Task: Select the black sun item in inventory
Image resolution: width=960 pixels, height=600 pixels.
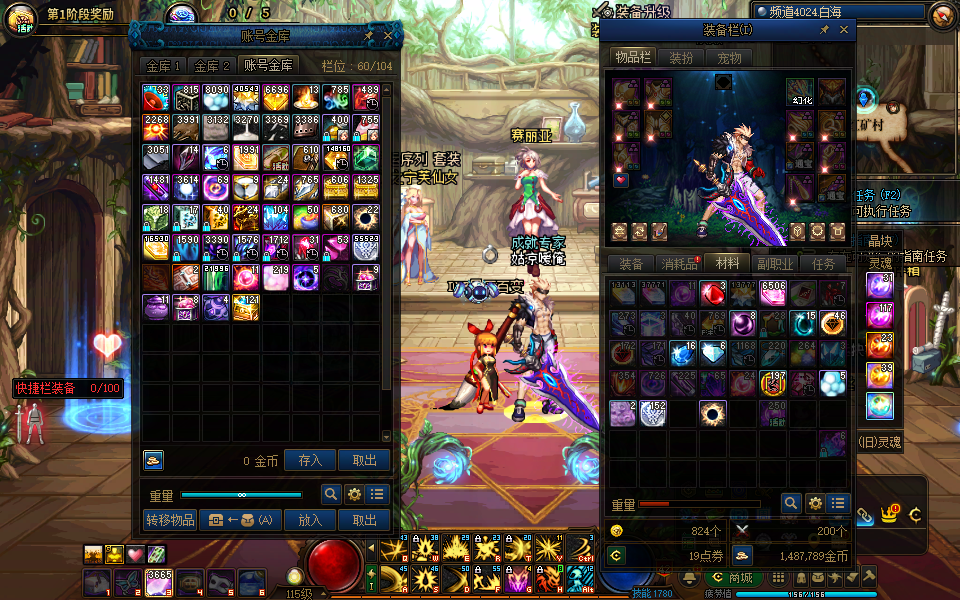Action: pos(713,412)
